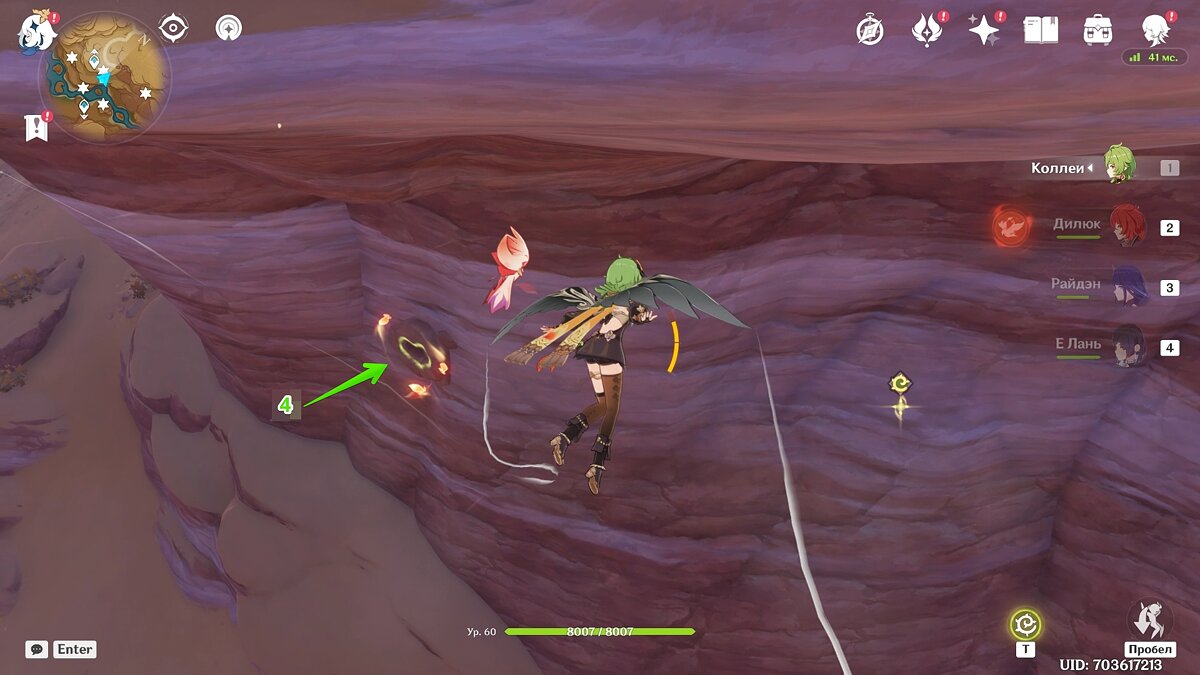1200x675 pixels.
Task: Open the inventory backpack
Action: click(x=1098, y=30)
